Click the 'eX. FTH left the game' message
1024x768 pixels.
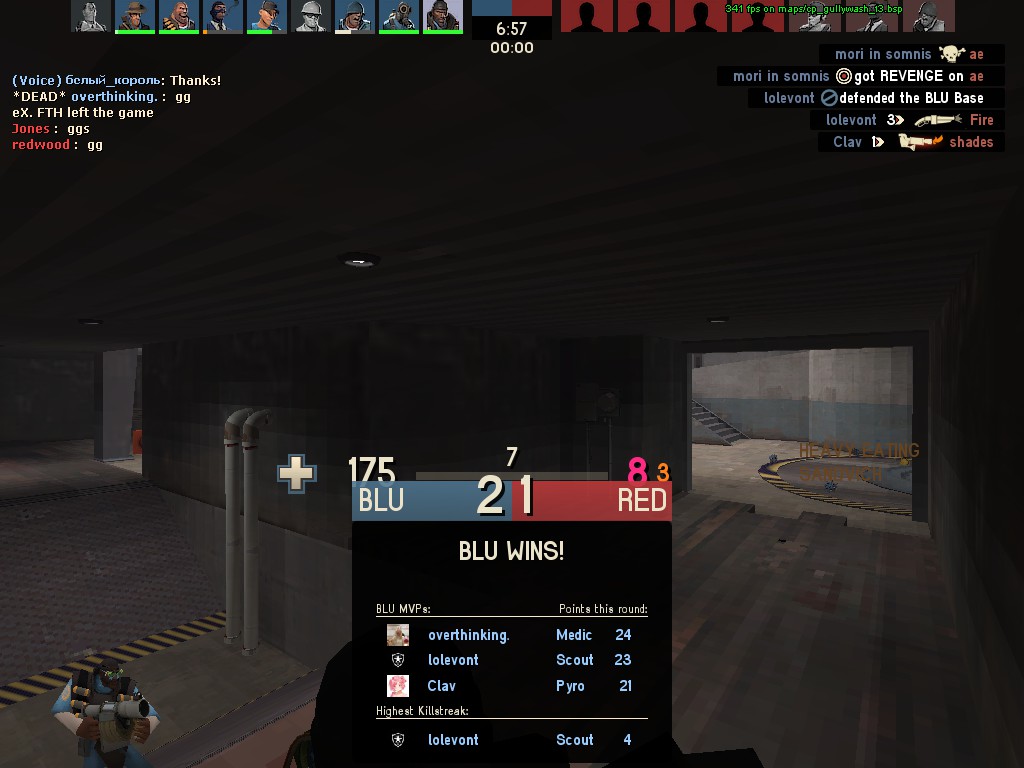click(x=83, y=113)
